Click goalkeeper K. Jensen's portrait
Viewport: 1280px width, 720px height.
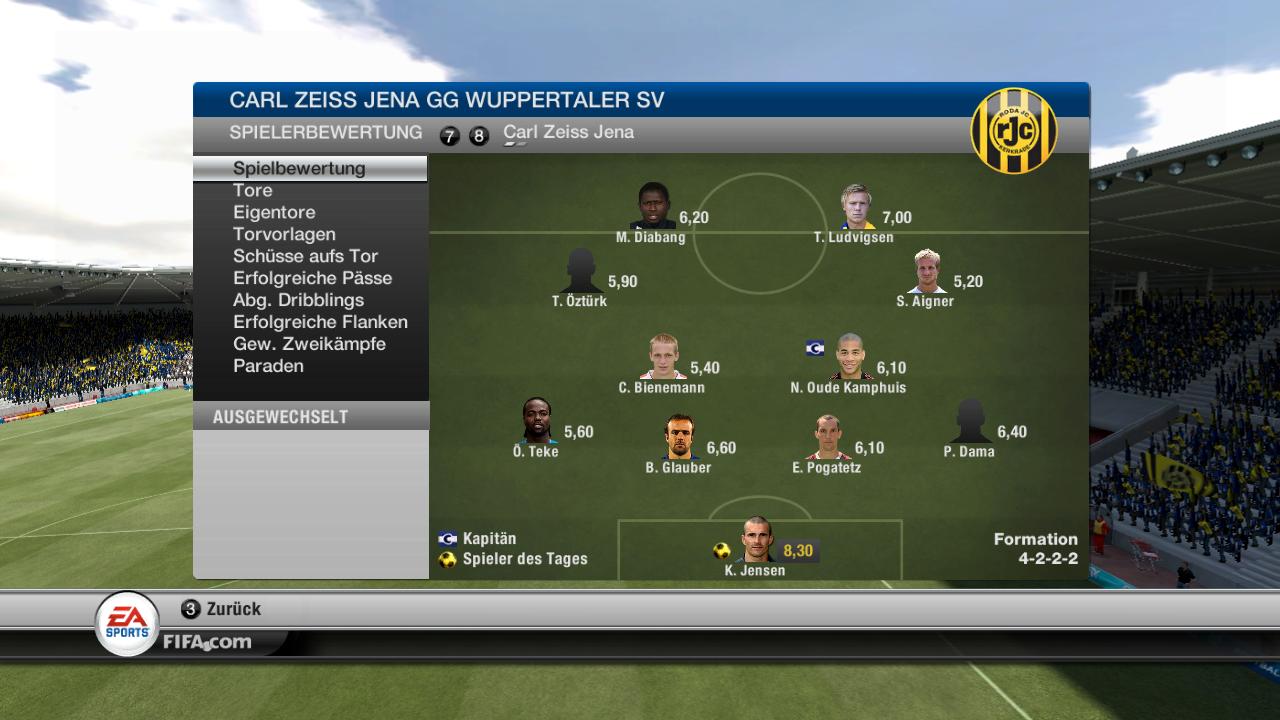click(756, 541)
